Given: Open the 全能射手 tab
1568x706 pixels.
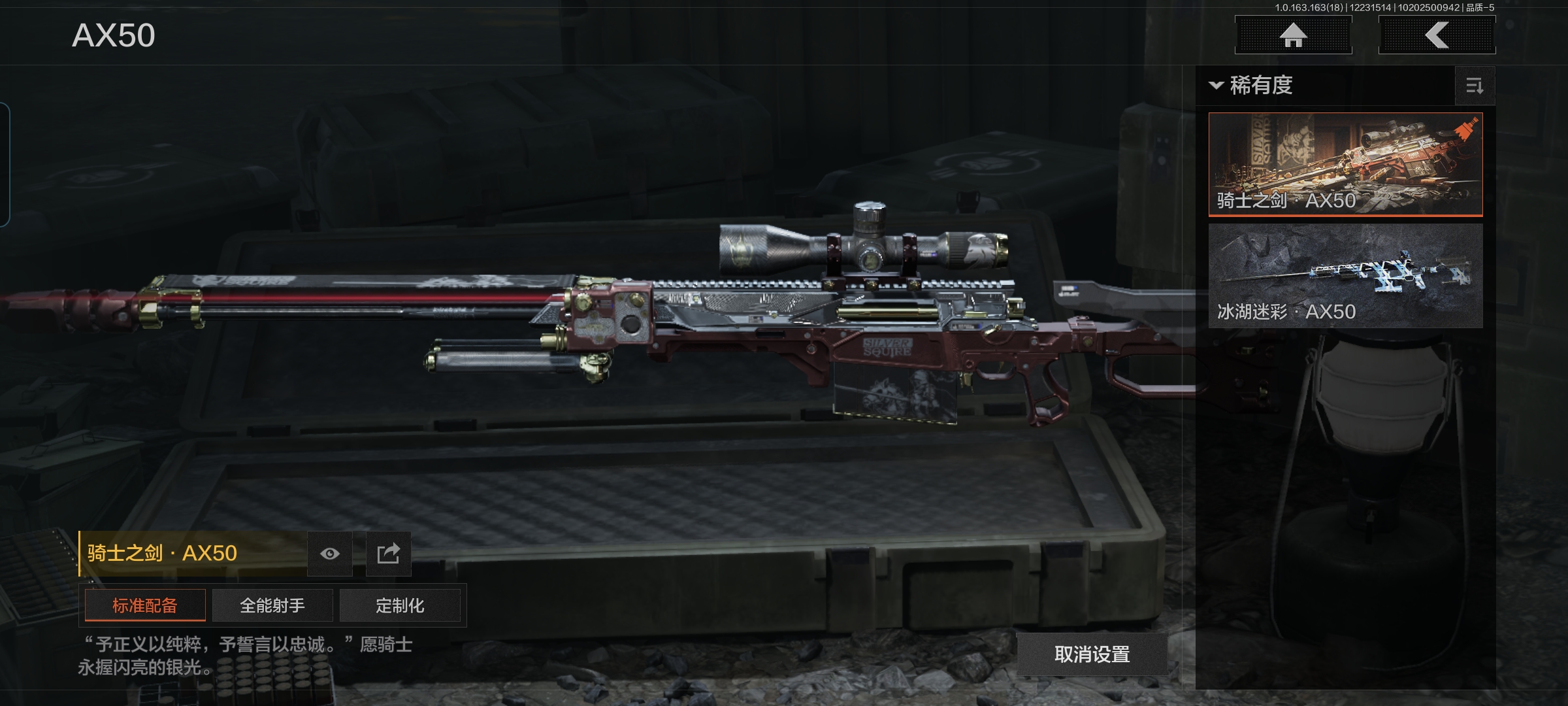Looking at the screenshot, I should pos(272,605).
